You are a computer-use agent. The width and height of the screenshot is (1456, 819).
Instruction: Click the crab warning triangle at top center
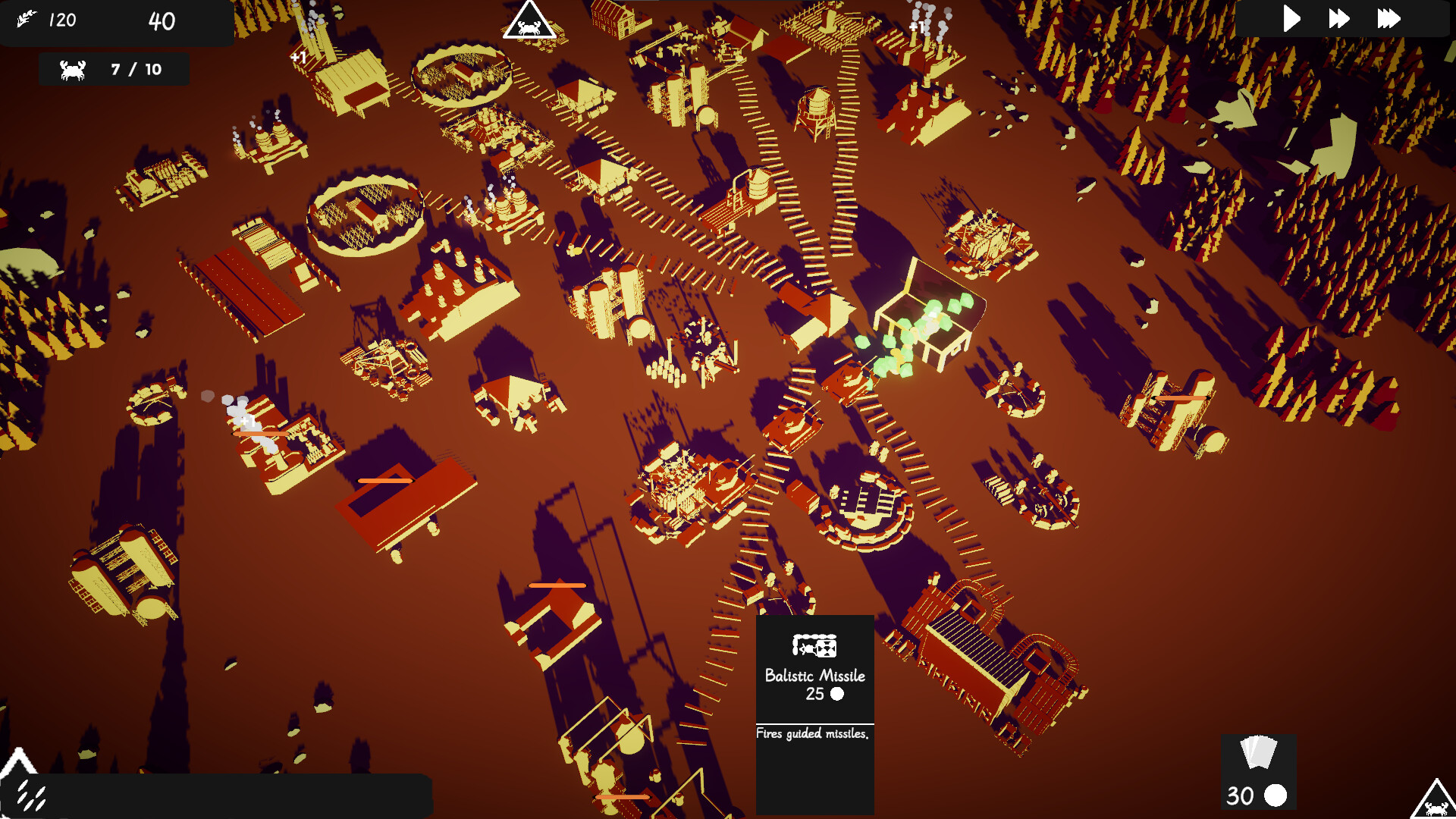529,23
